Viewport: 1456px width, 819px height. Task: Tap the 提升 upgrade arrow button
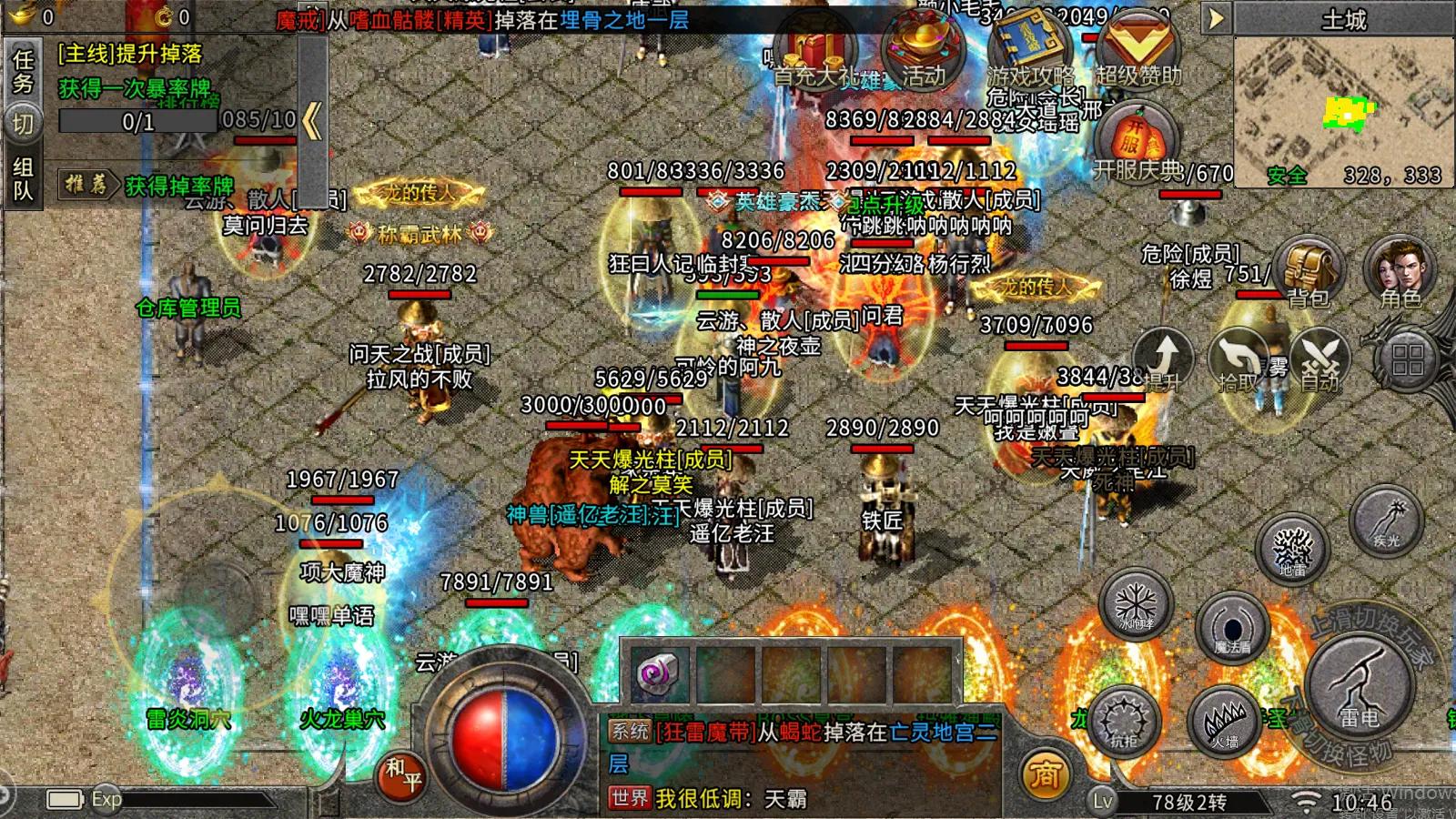(1162, 359)
